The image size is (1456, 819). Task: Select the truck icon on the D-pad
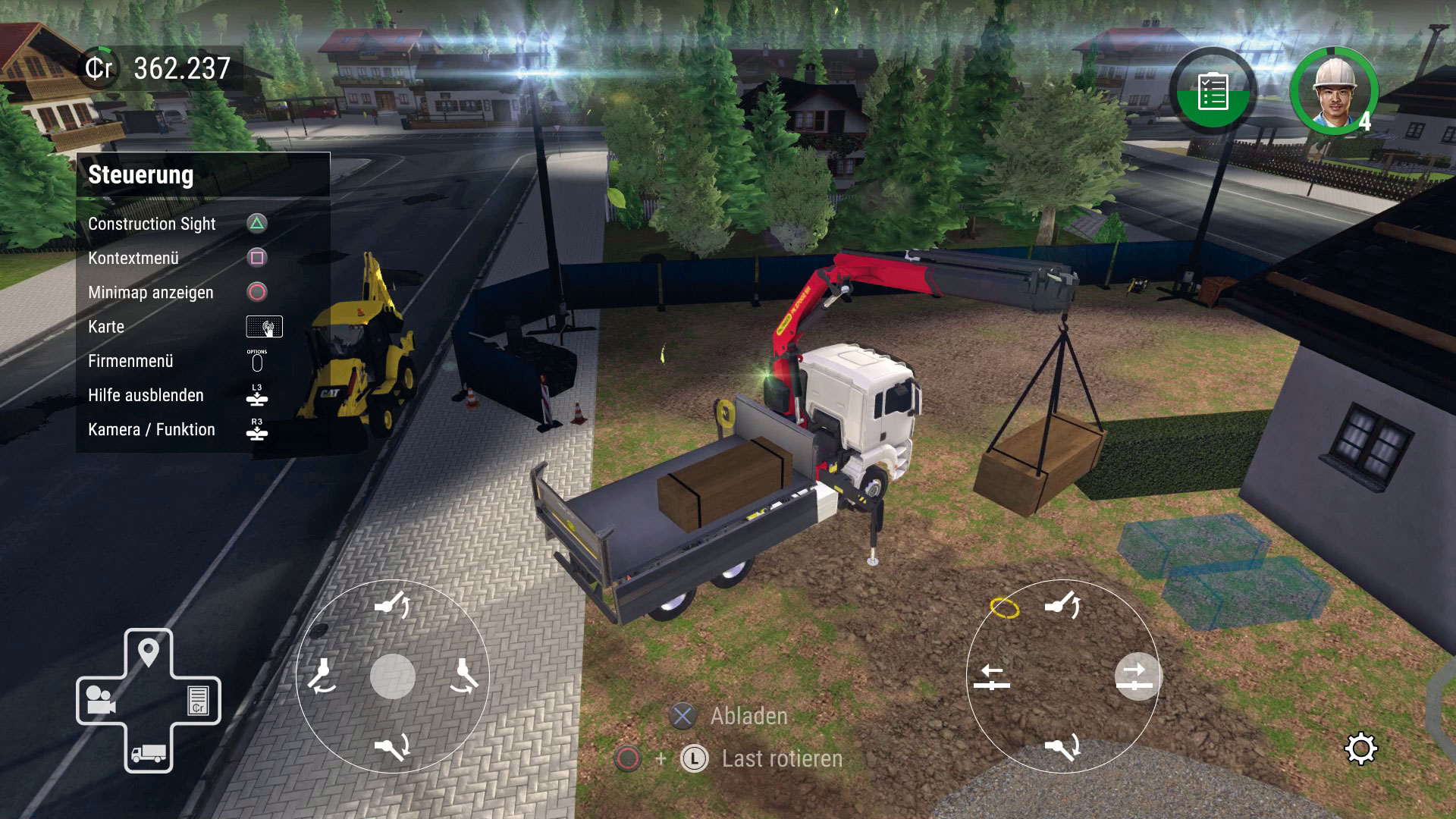tap(149, 752)
